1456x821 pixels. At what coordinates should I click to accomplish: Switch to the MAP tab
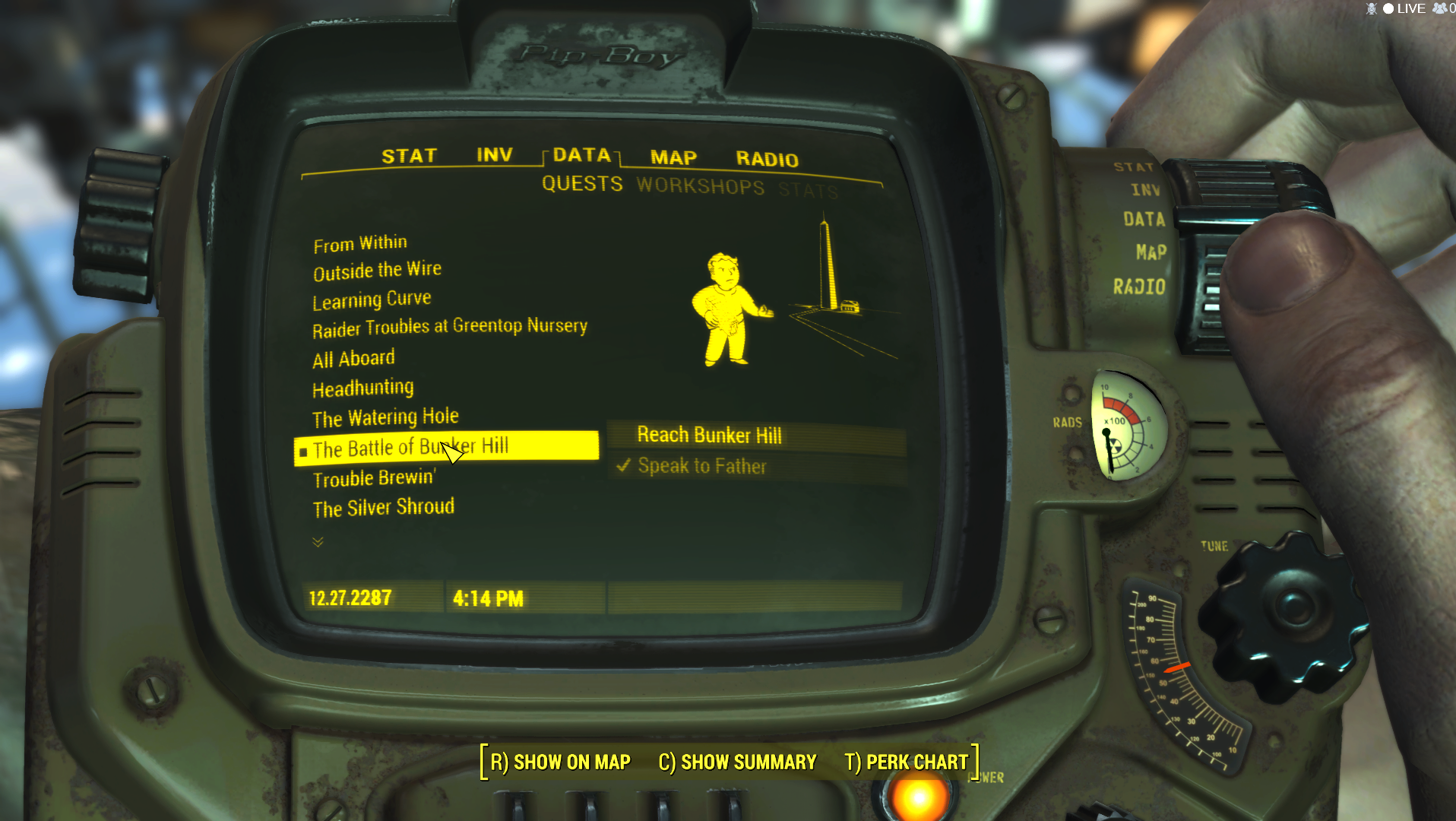(x=673, y=157)
